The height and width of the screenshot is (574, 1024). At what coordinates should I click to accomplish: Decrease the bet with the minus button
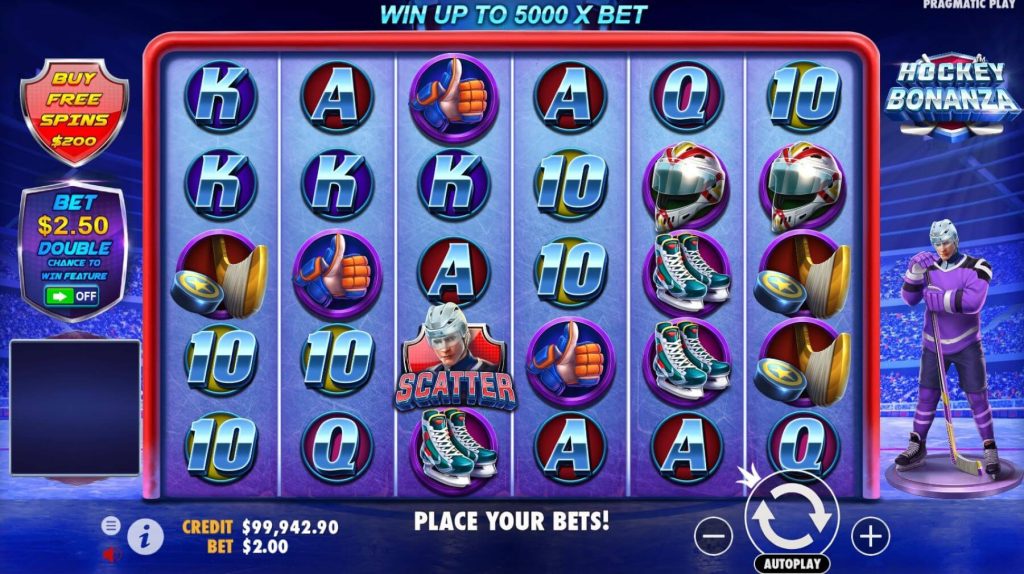[713, 537]
